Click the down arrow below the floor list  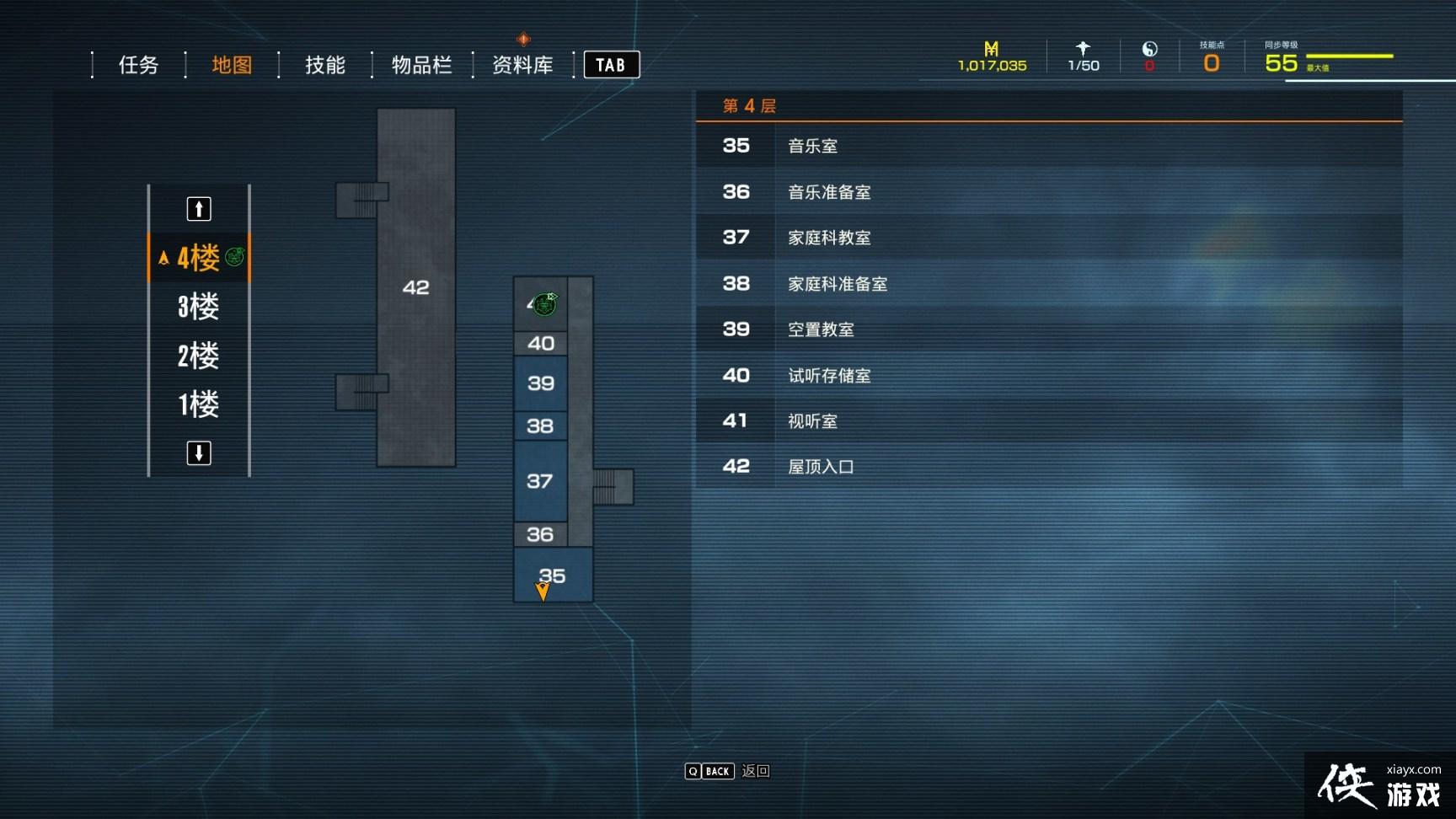[x=198, y=452]
